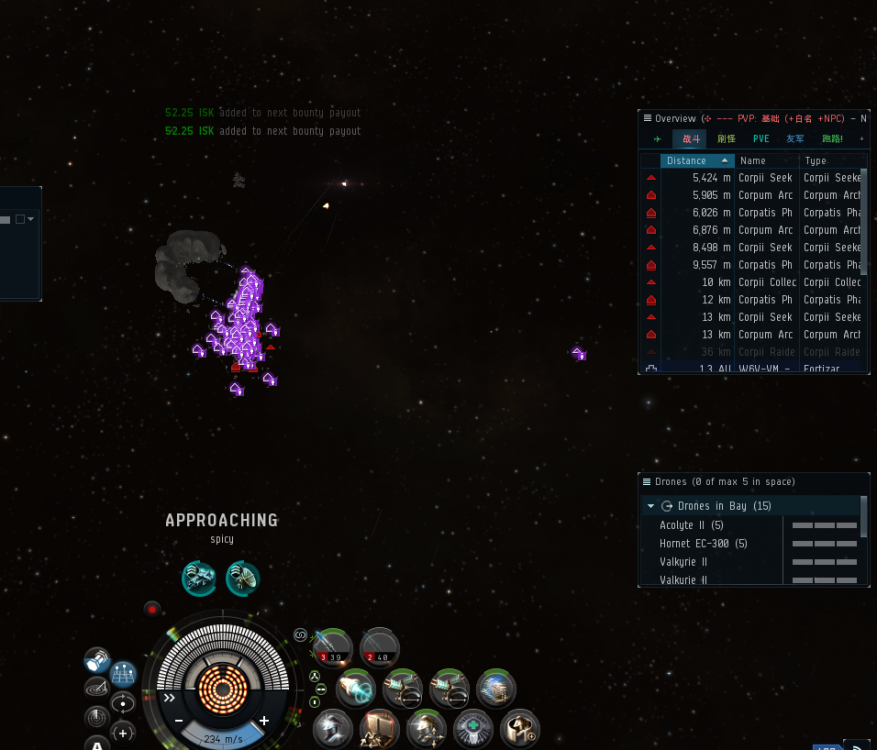This screenshot has width=877, height=750.
Task: Switch to the PVE overview tab
Action: 761,139
